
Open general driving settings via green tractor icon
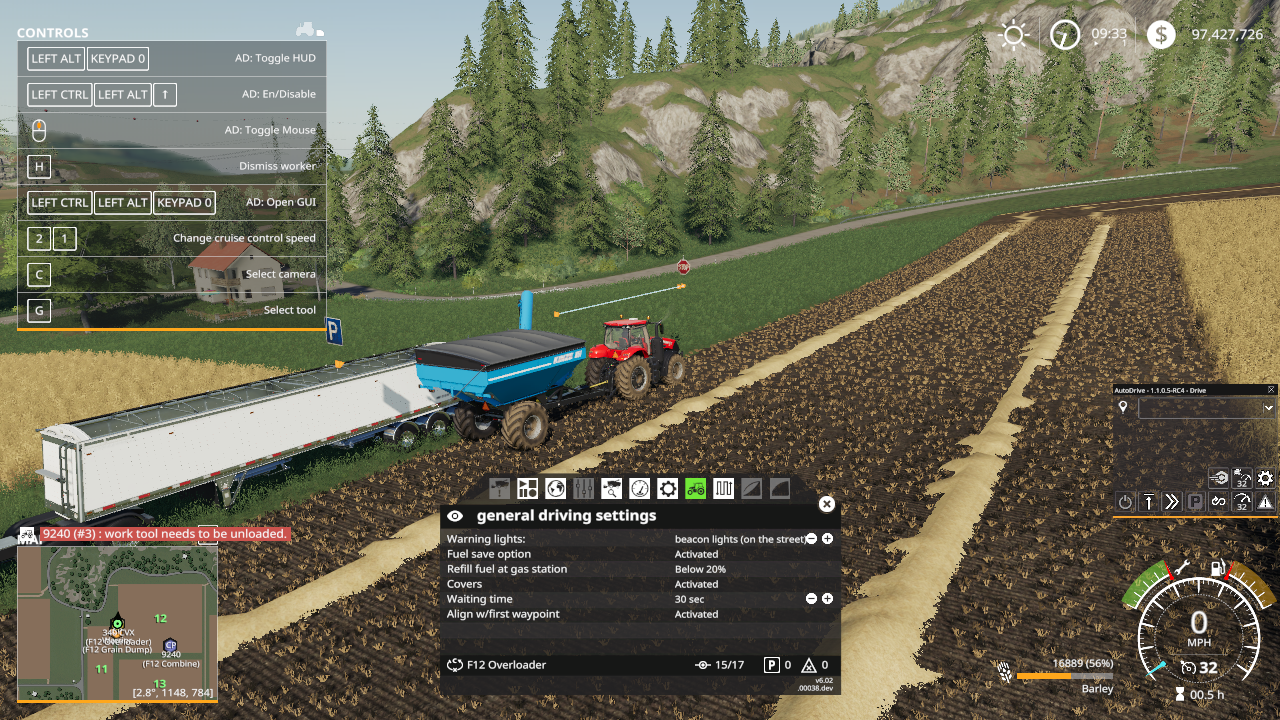coord(697,489)
